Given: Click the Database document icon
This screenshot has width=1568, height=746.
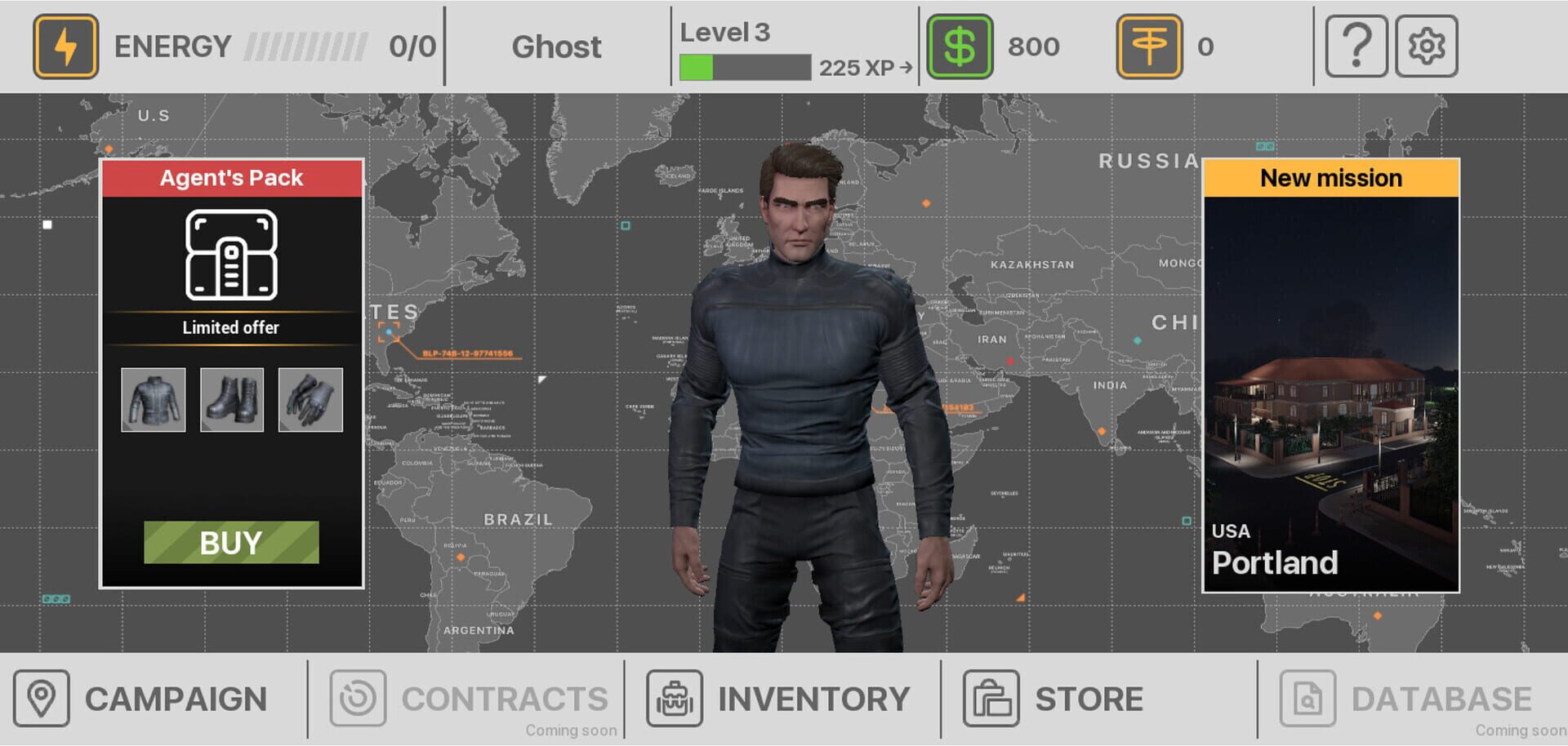Looking at the screenshot, I should click(x=1307, y=698).
